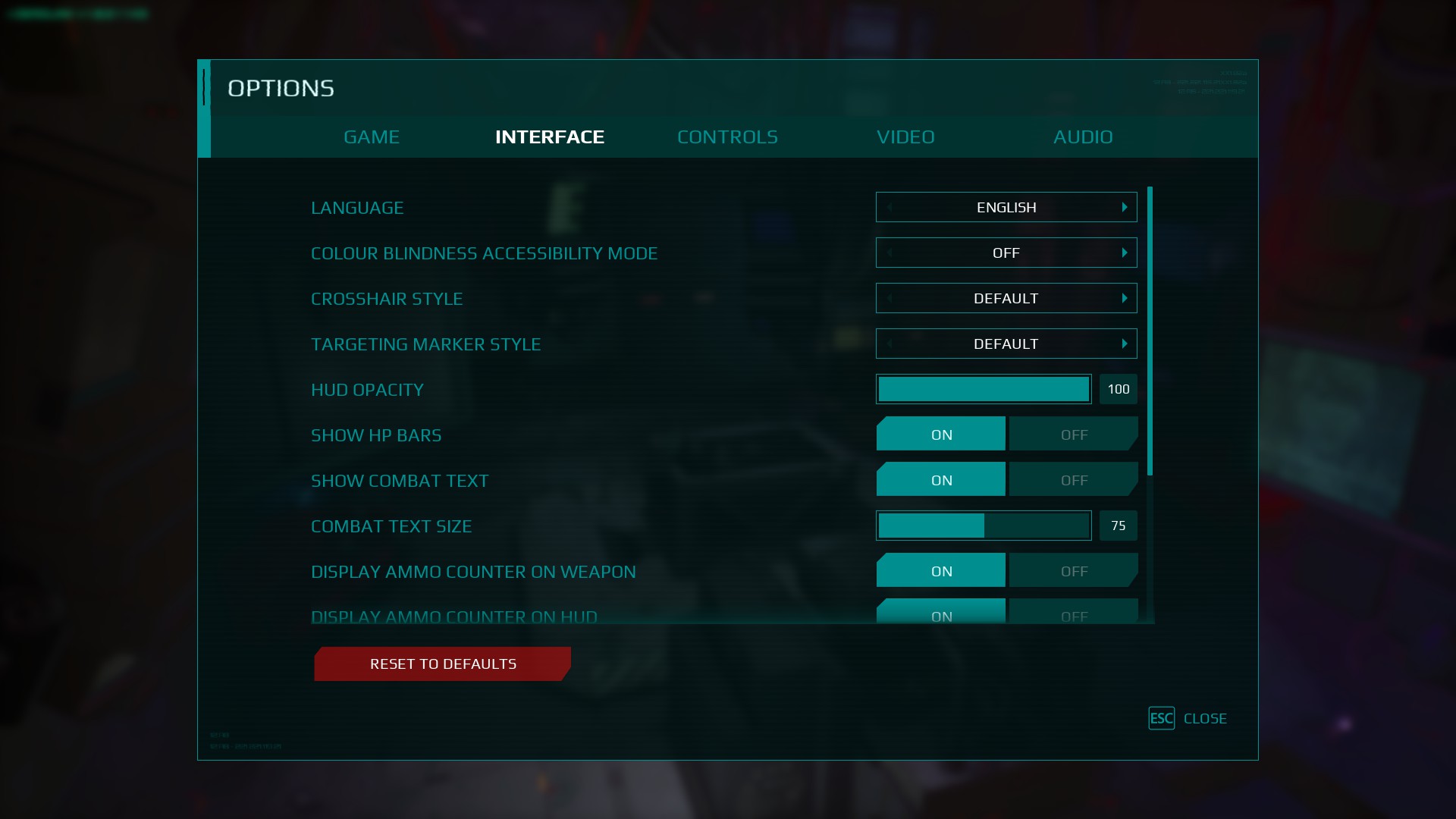Adjust the HUD Opacity slider
The width and height of the screenshot is (1456, 819).
click(984, 389)
